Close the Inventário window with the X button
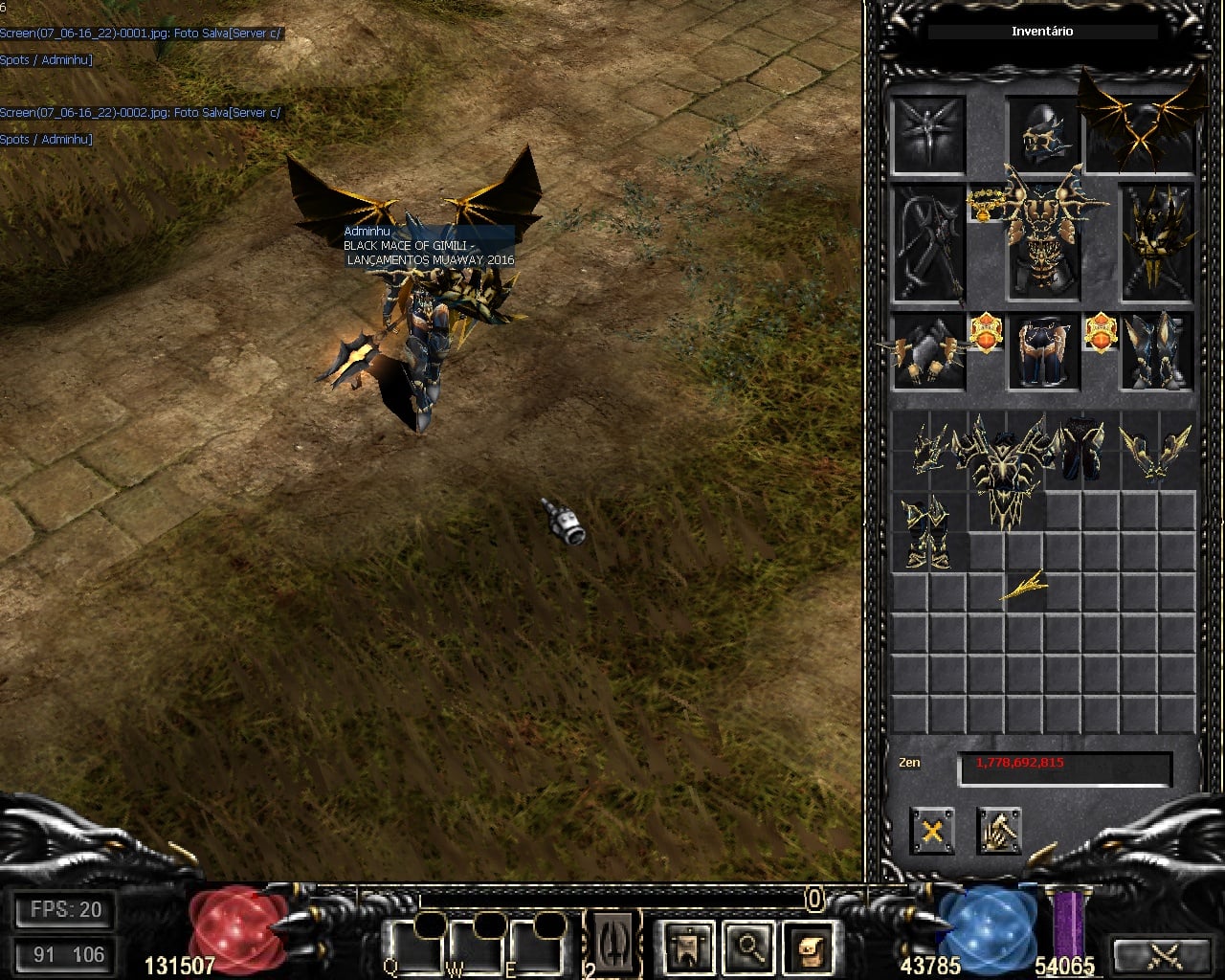The height and width of the screenshot is (980, 1225). [931, 830]
